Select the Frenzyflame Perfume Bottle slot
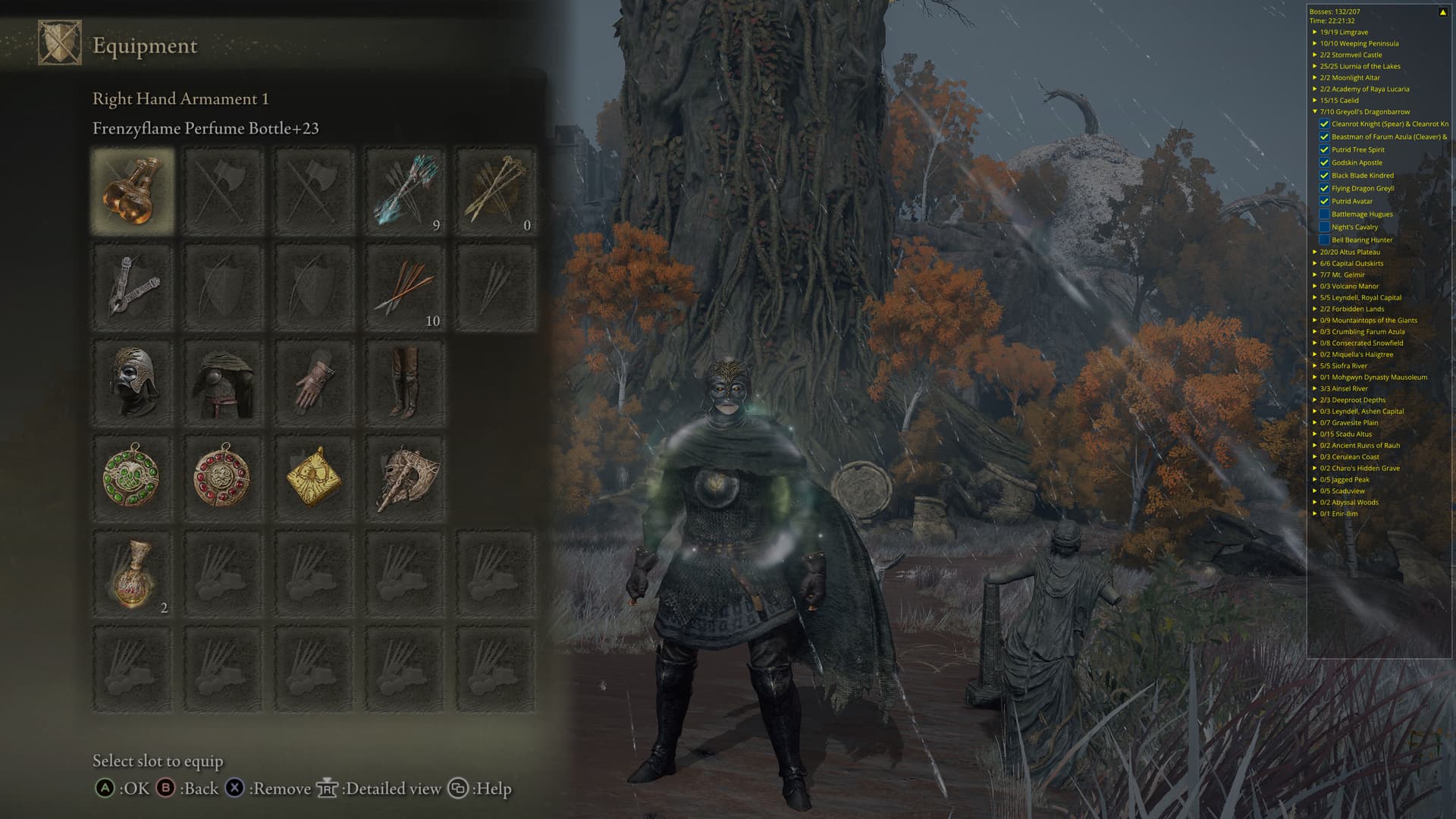 tap(133, 190)
